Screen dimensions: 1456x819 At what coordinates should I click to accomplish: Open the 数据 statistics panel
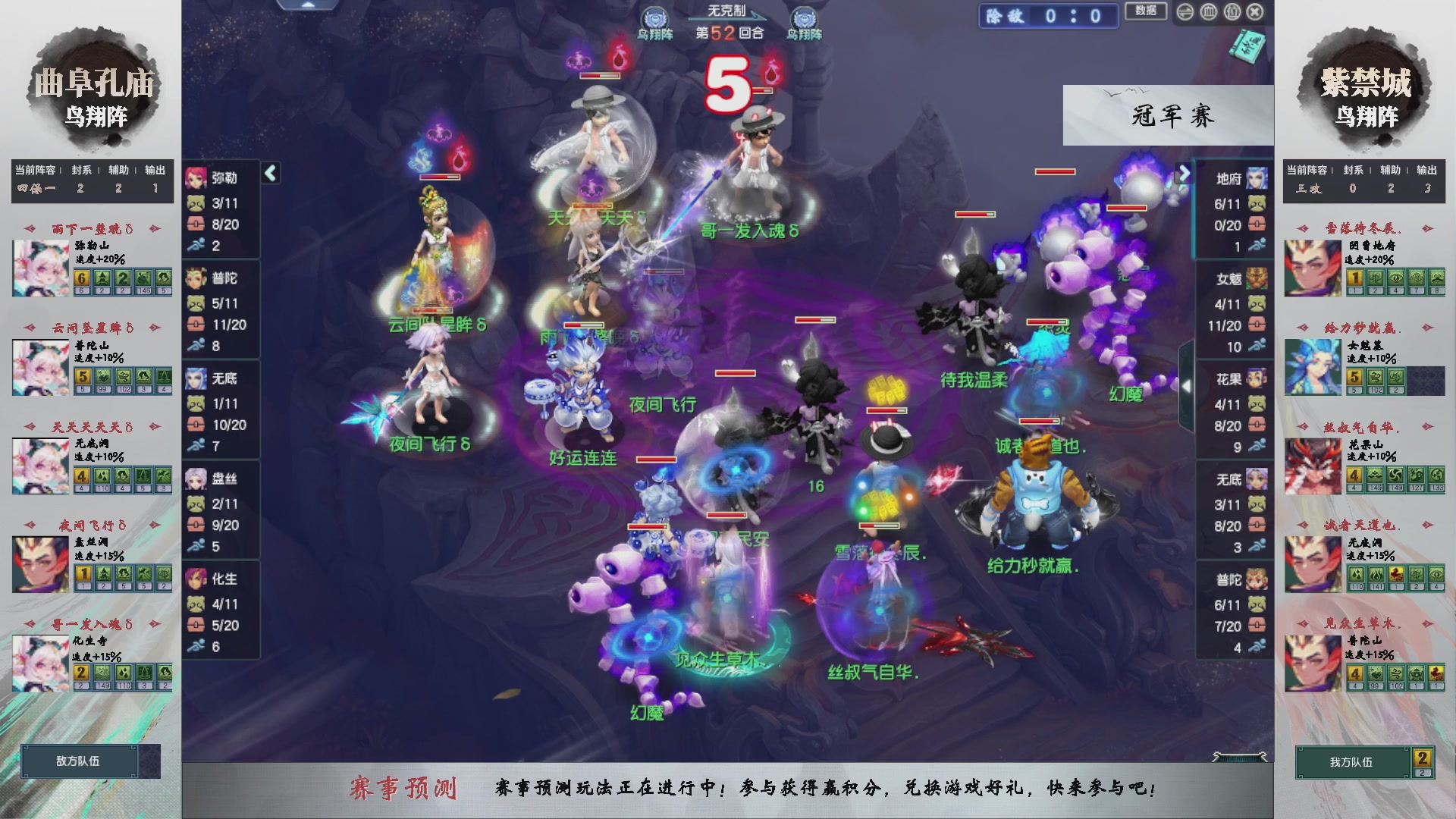pyautogui.click(x=1145, y=13)
